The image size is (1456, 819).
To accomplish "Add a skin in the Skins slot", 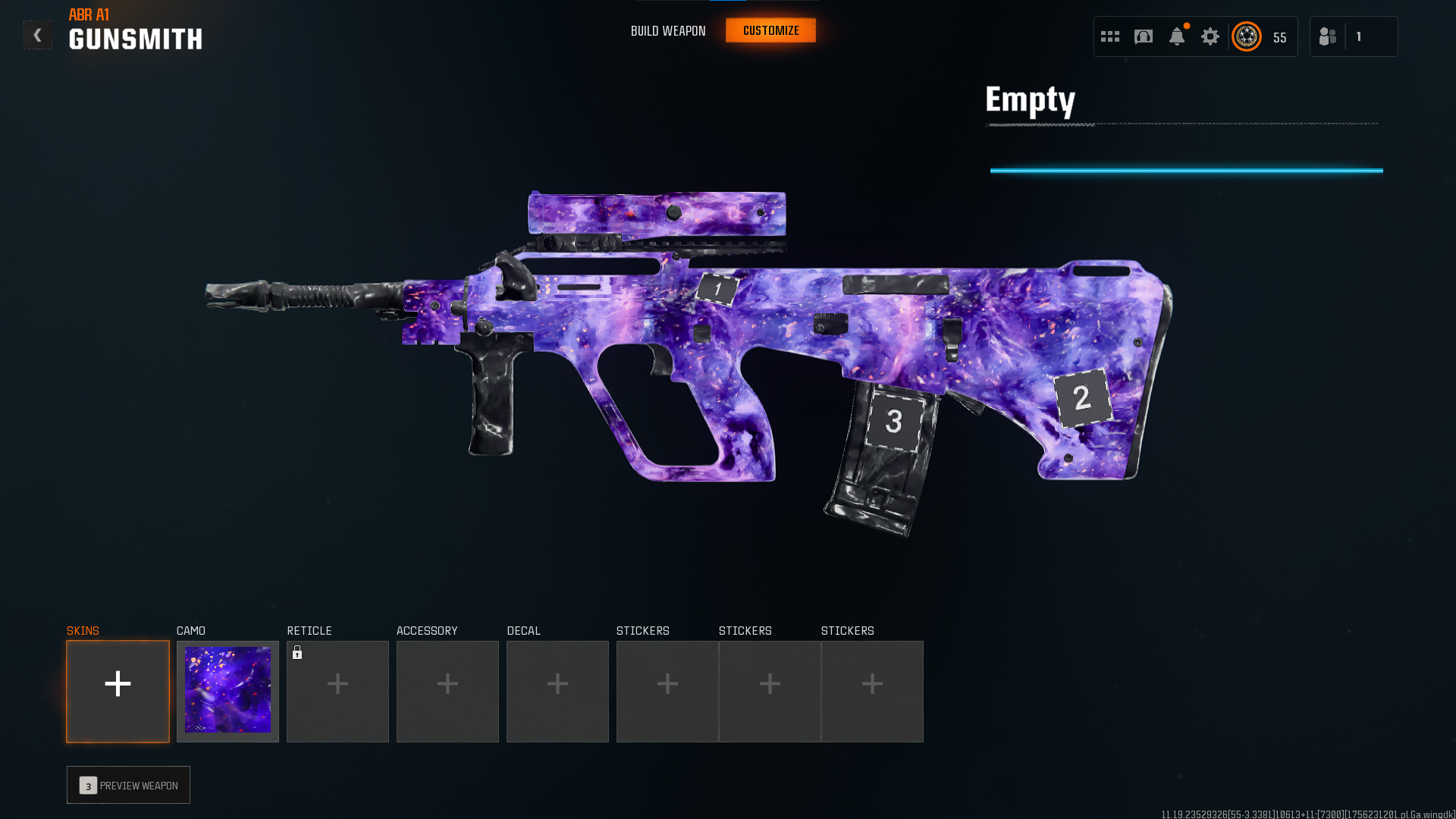I will [x=118, y=691].
